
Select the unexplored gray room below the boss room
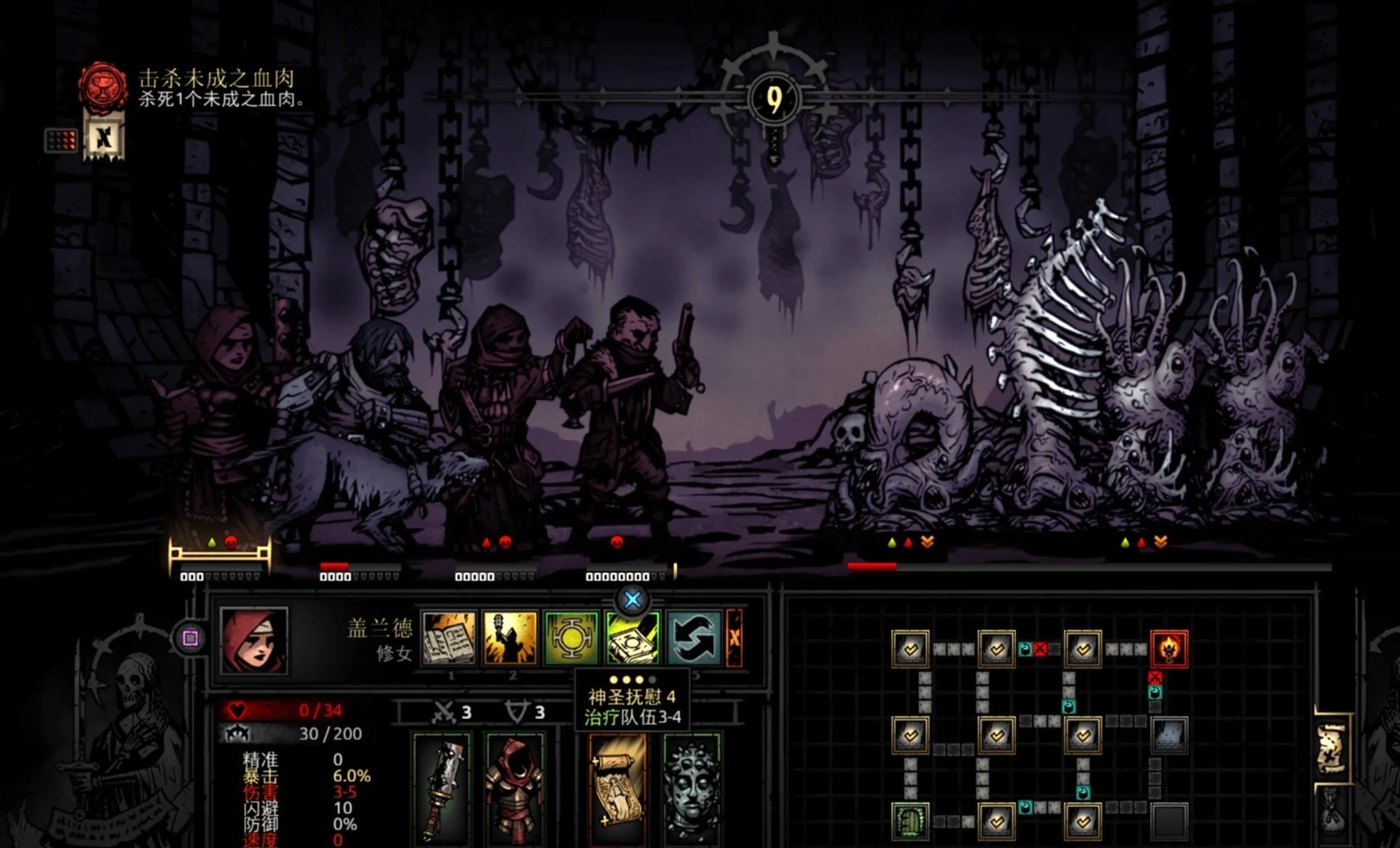point(1169,734)
